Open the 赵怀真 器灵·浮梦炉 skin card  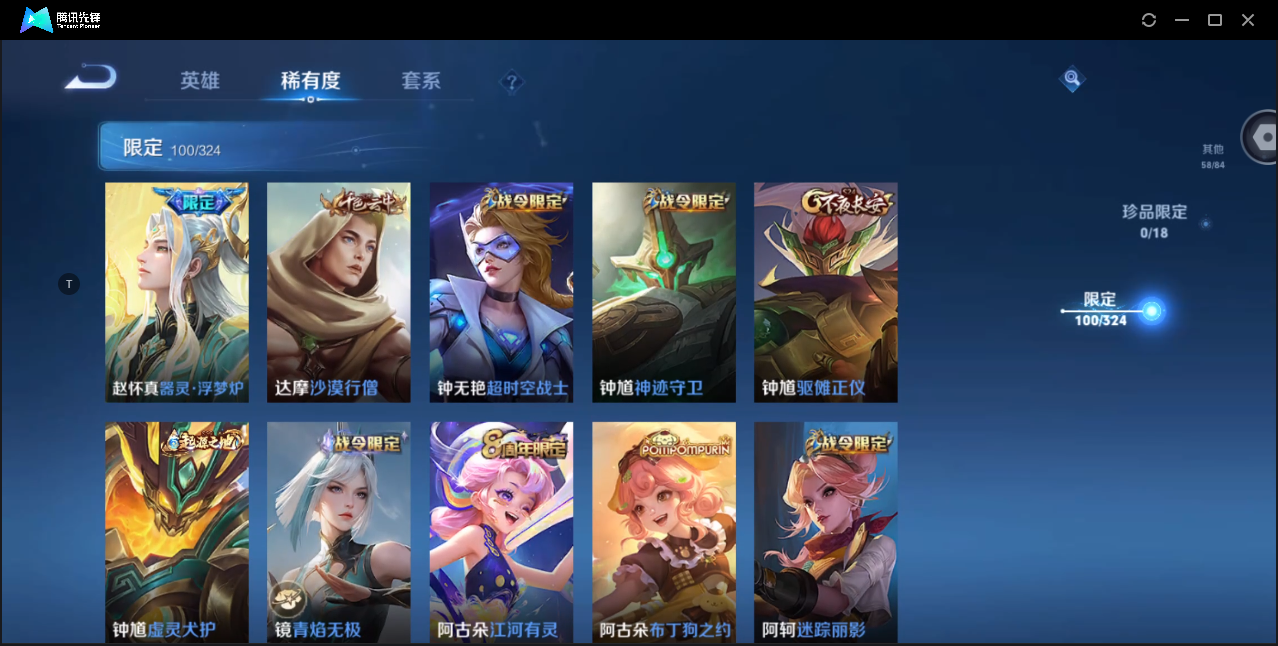click(177, 292)
